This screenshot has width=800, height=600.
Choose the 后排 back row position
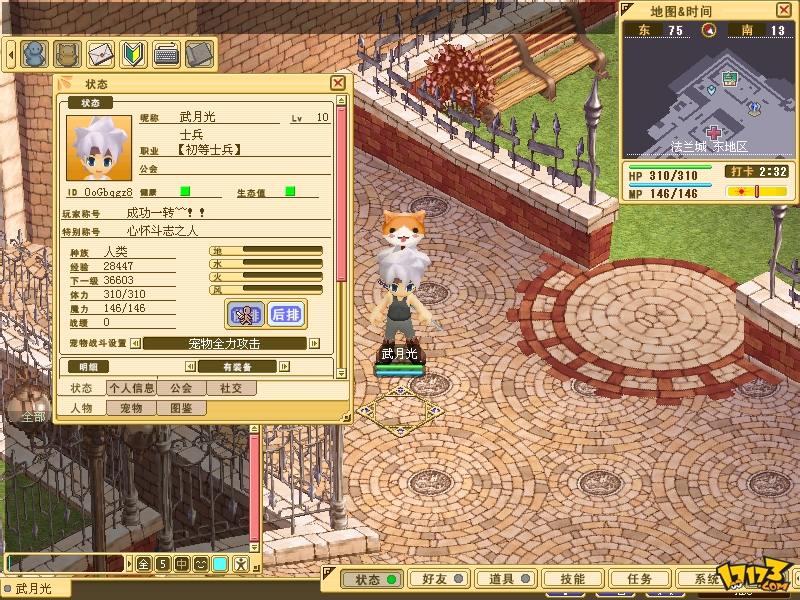287,314
